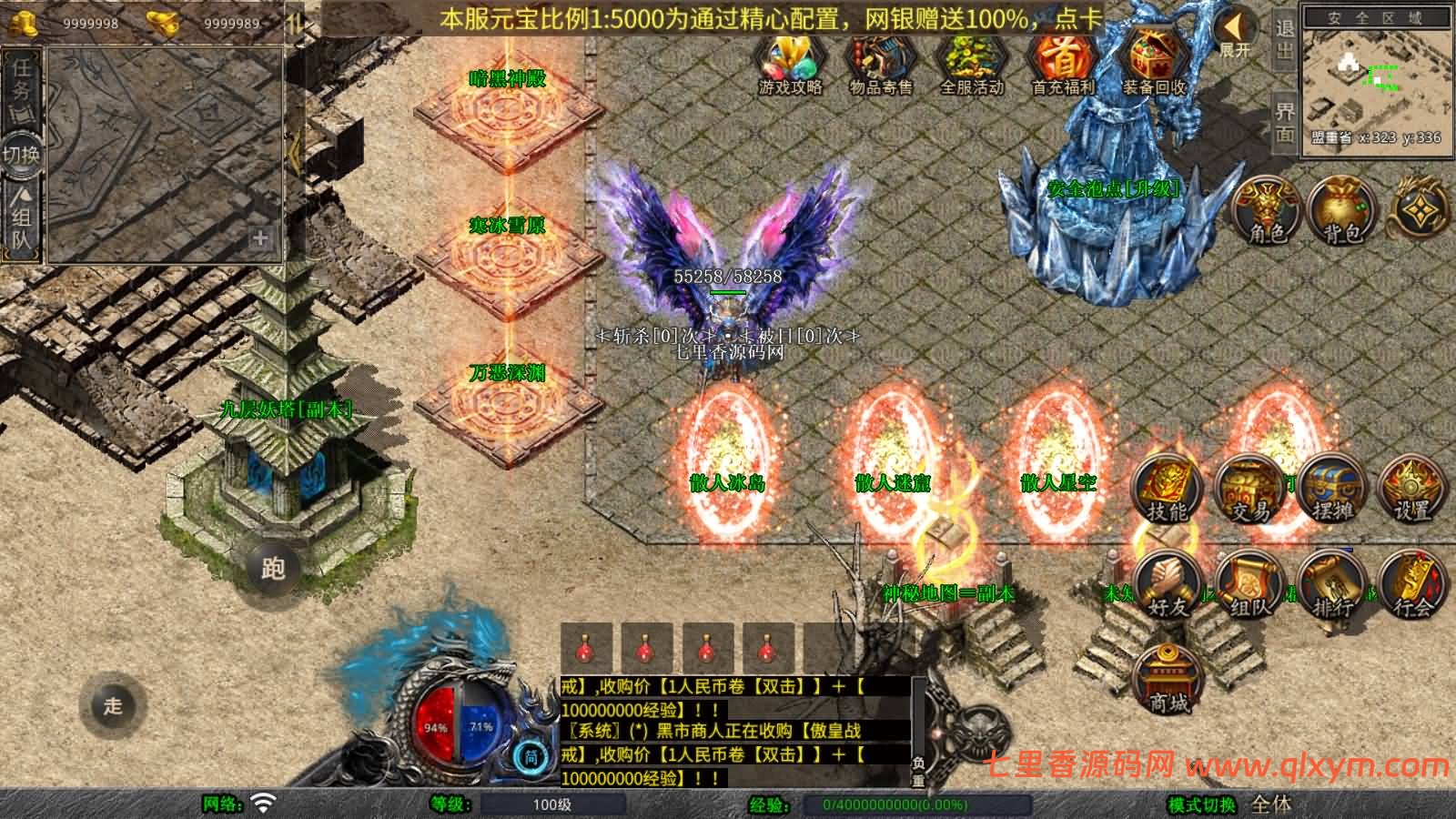This screenshot has width=1456, height=819.
Task: Open the 摆摊 stall setup
Action: [x=1333, y=491]
